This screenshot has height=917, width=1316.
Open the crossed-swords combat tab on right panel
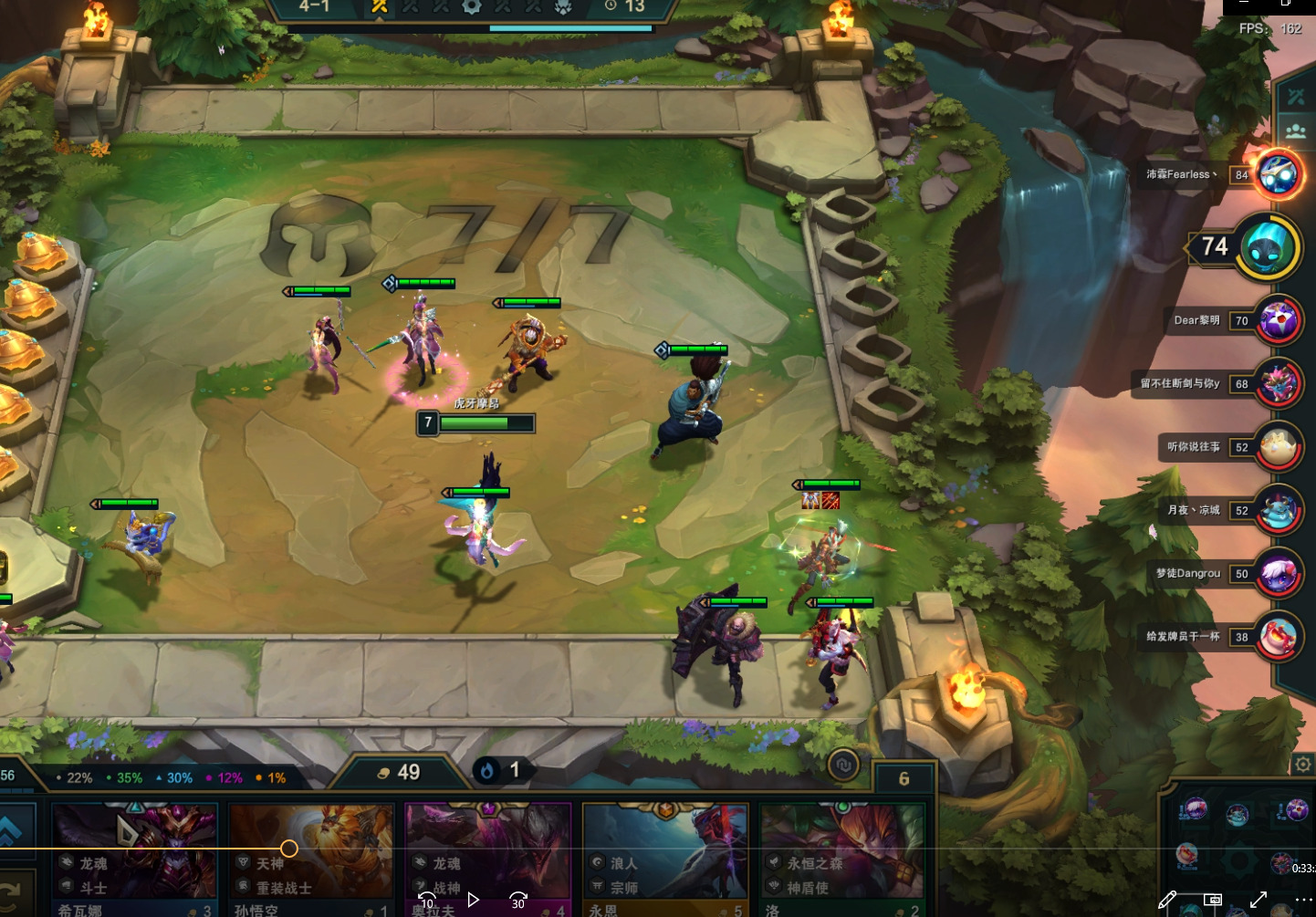1296,96
